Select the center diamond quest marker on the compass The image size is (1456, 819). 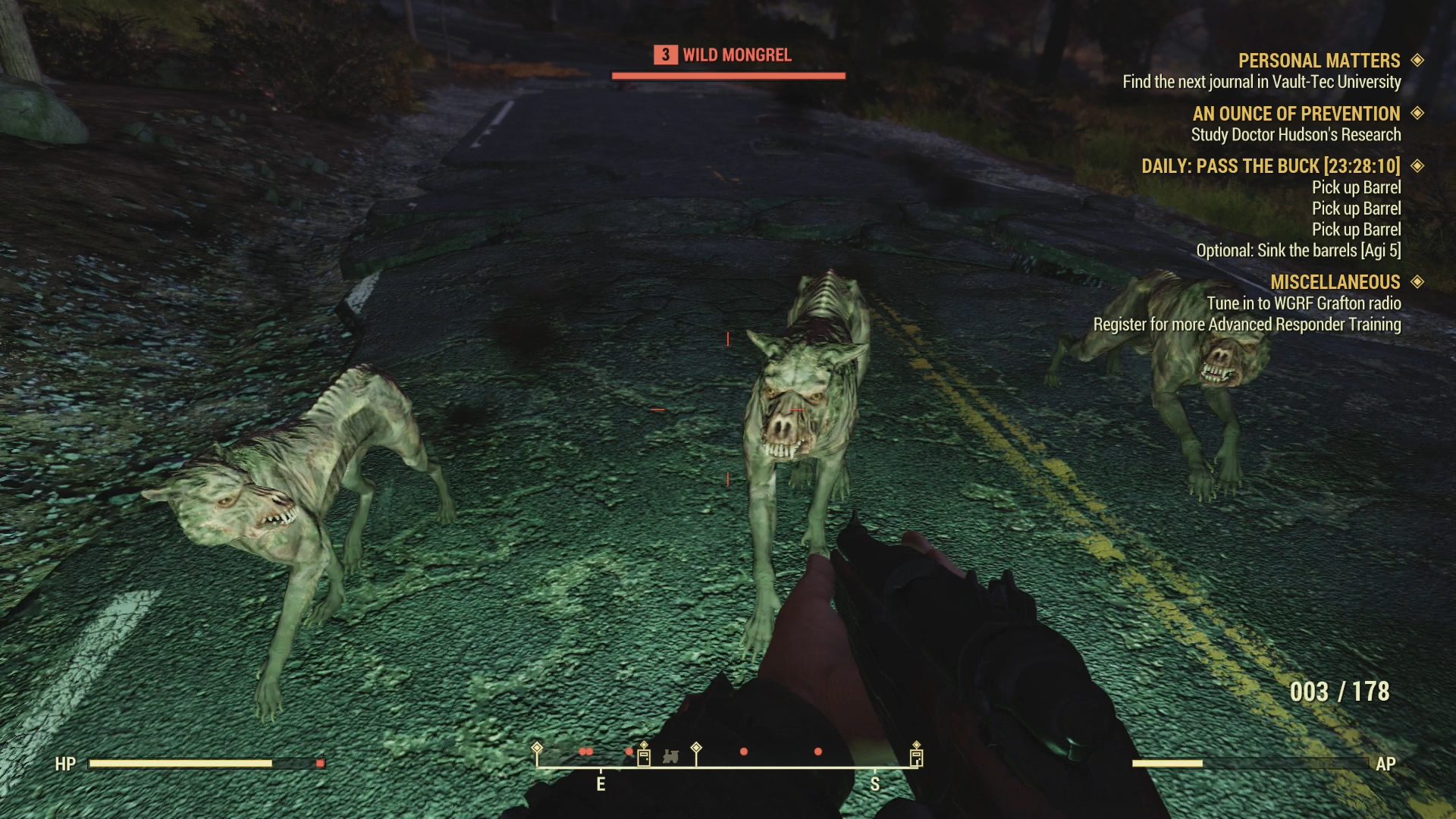point(696,746)
